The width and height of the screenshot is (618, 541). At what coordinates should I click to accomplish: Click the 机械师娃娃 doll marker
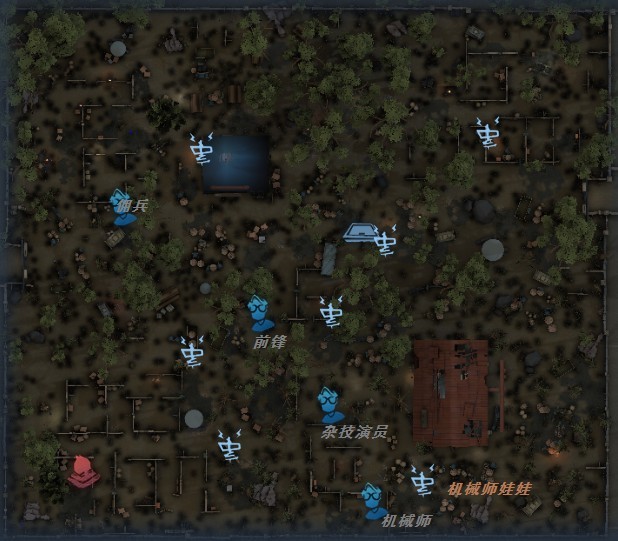[x=422, y=481]
